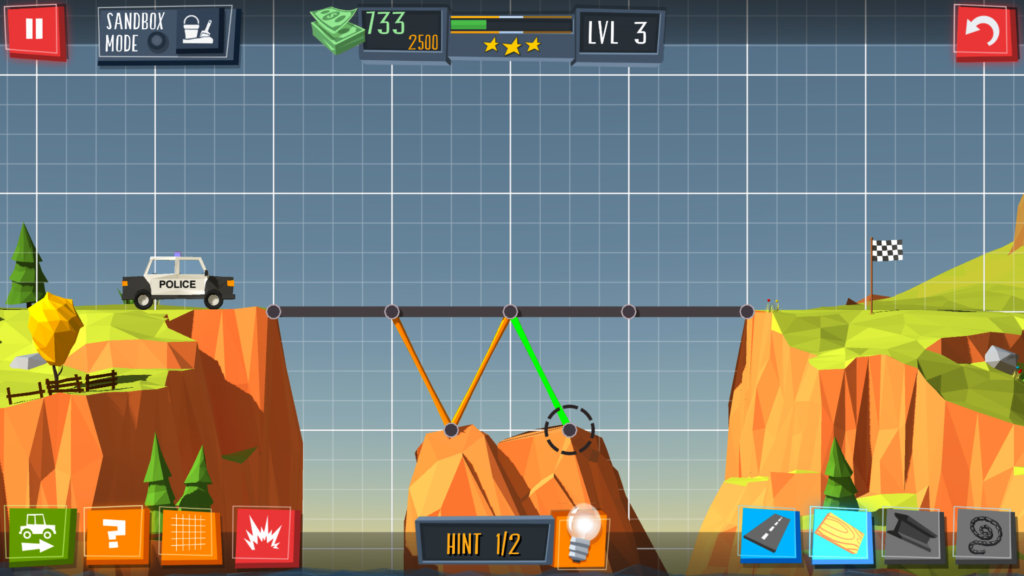Toggle the grid overlay button
This screenshot has height=576, width=1024.
190,535
